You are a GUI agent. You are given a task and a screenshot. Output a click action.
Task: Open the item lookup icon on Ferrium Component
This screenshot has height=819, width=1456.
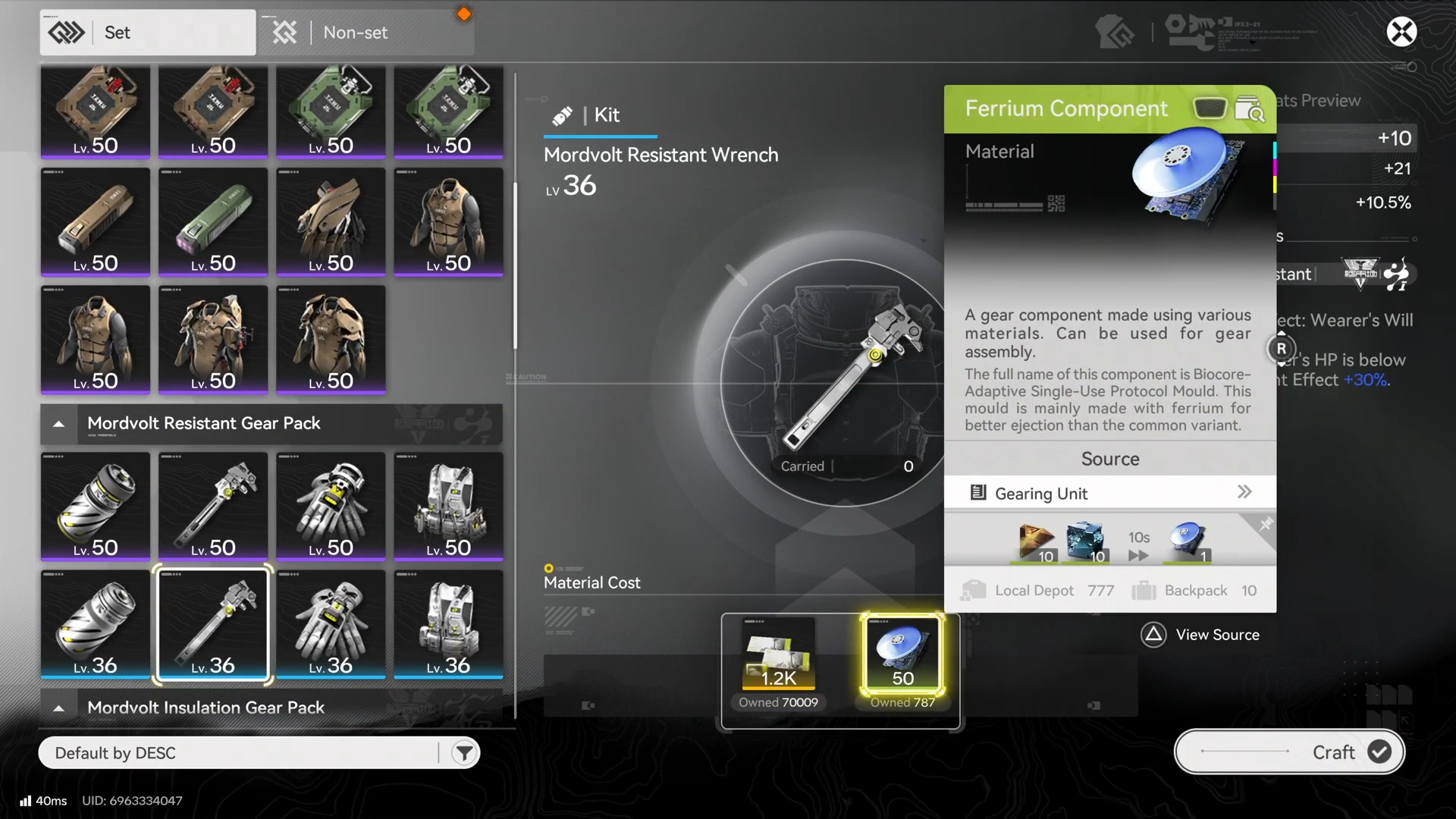[x=1249, y=110]
